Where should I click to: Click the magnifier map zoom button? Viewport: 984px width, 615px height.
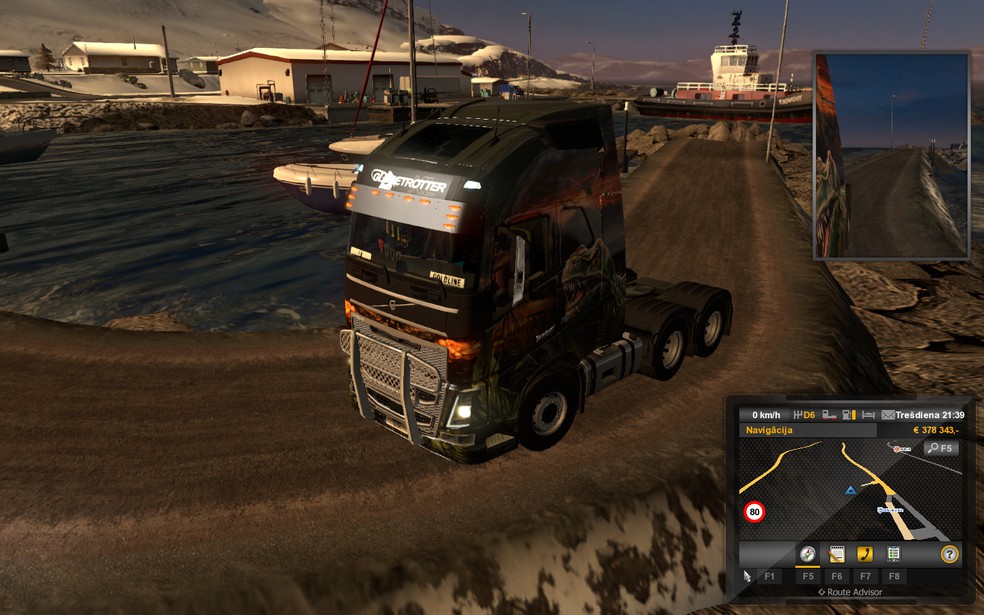[x=941, y=448]
